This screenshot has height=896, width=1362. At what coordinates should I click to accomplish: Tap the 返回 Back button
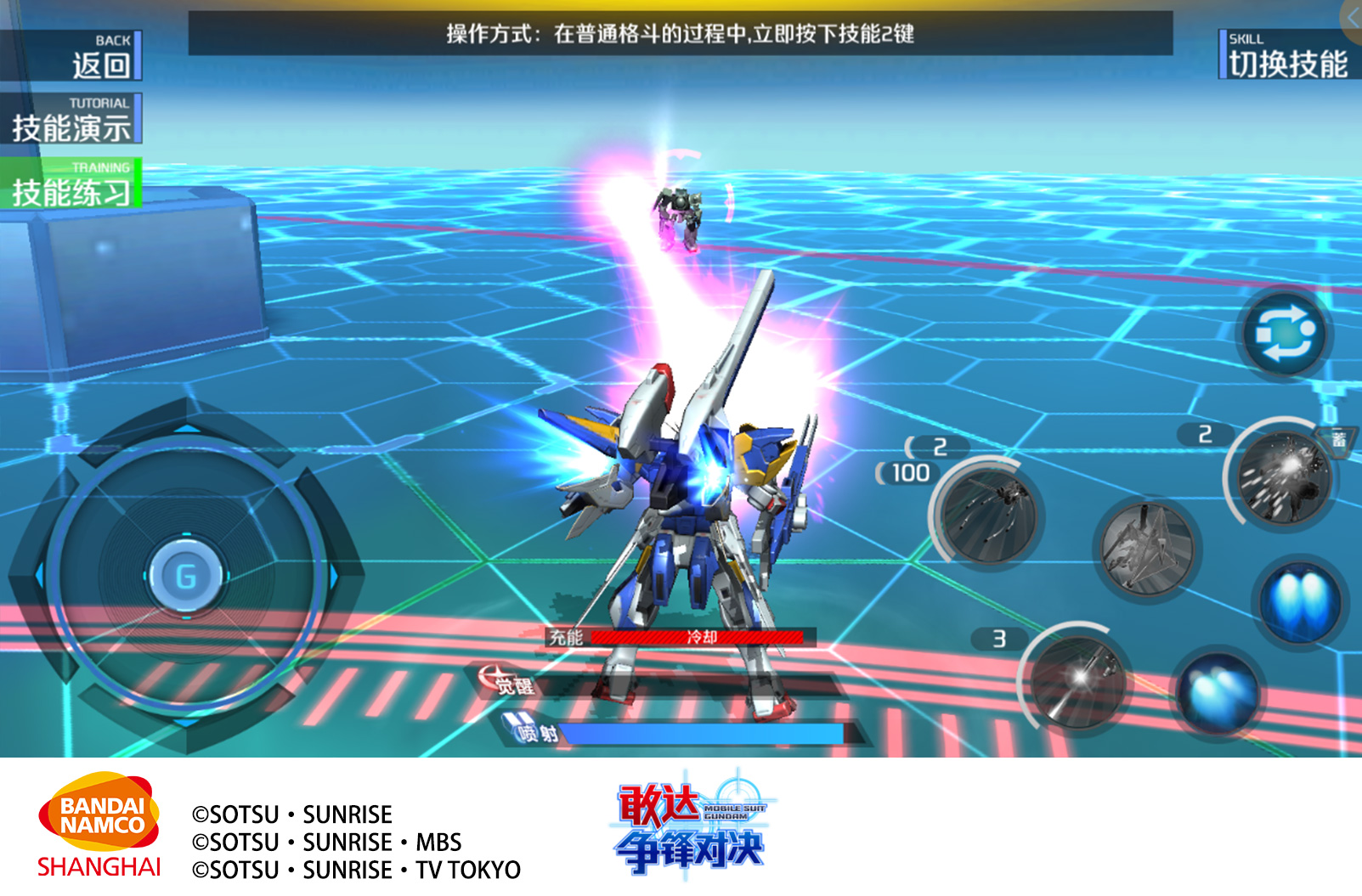tap(71, 56)
